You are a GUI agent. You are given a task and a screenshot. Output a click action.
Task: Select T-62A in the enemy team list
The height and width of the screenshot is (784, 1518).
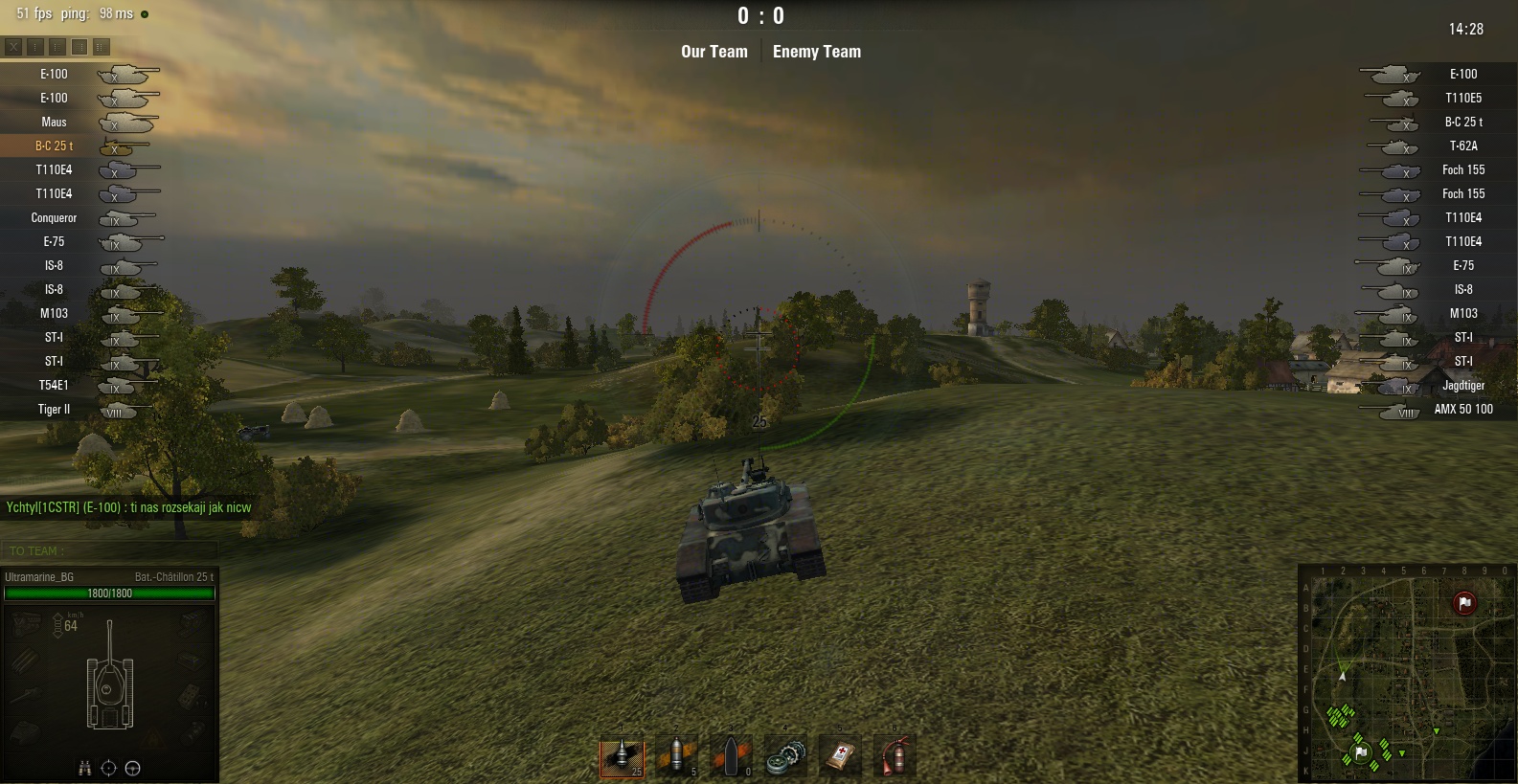coord(1462,146)
